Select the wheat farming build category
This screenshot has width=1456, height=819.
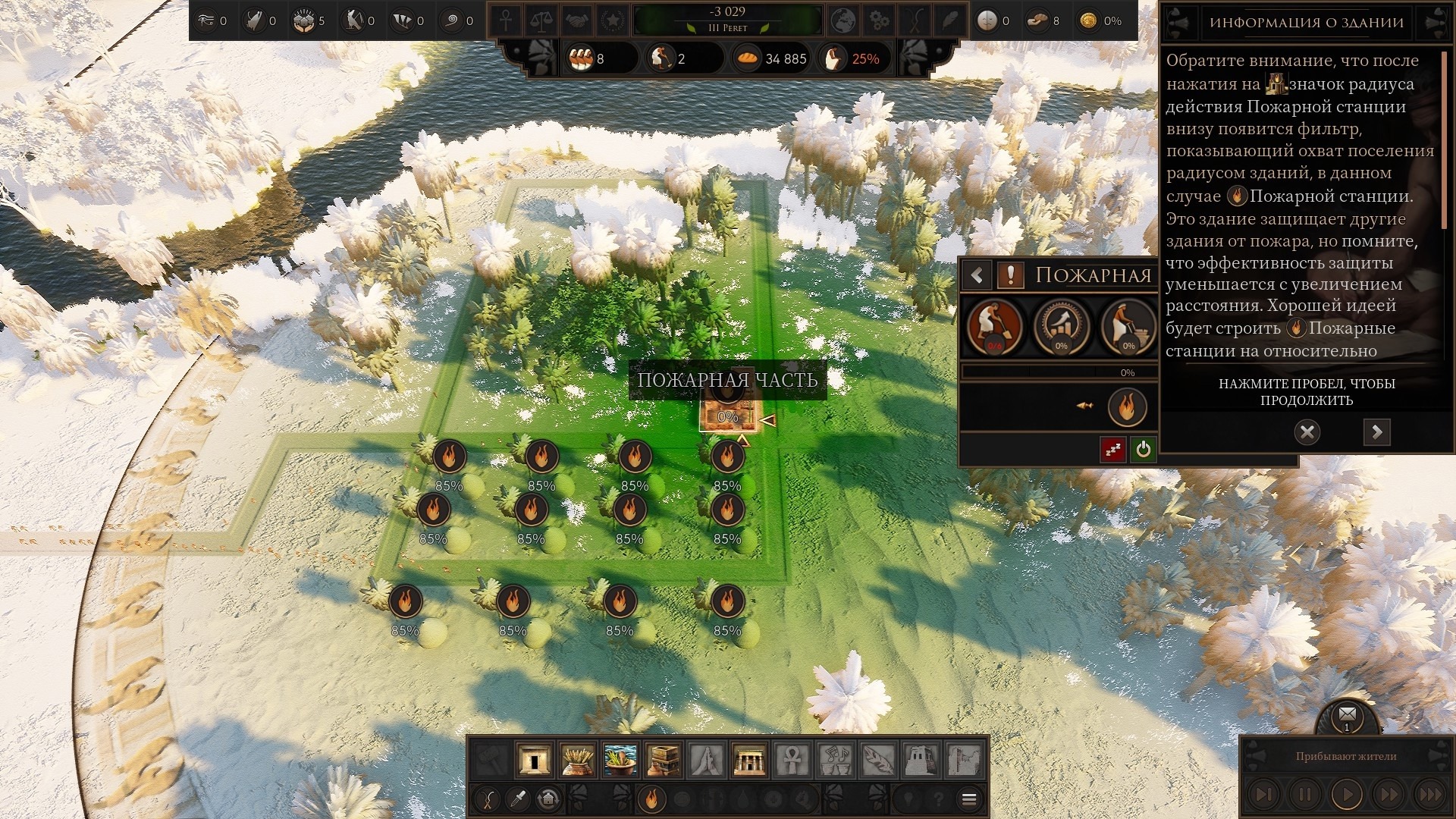pyautogui.click(x=577, y=759)
